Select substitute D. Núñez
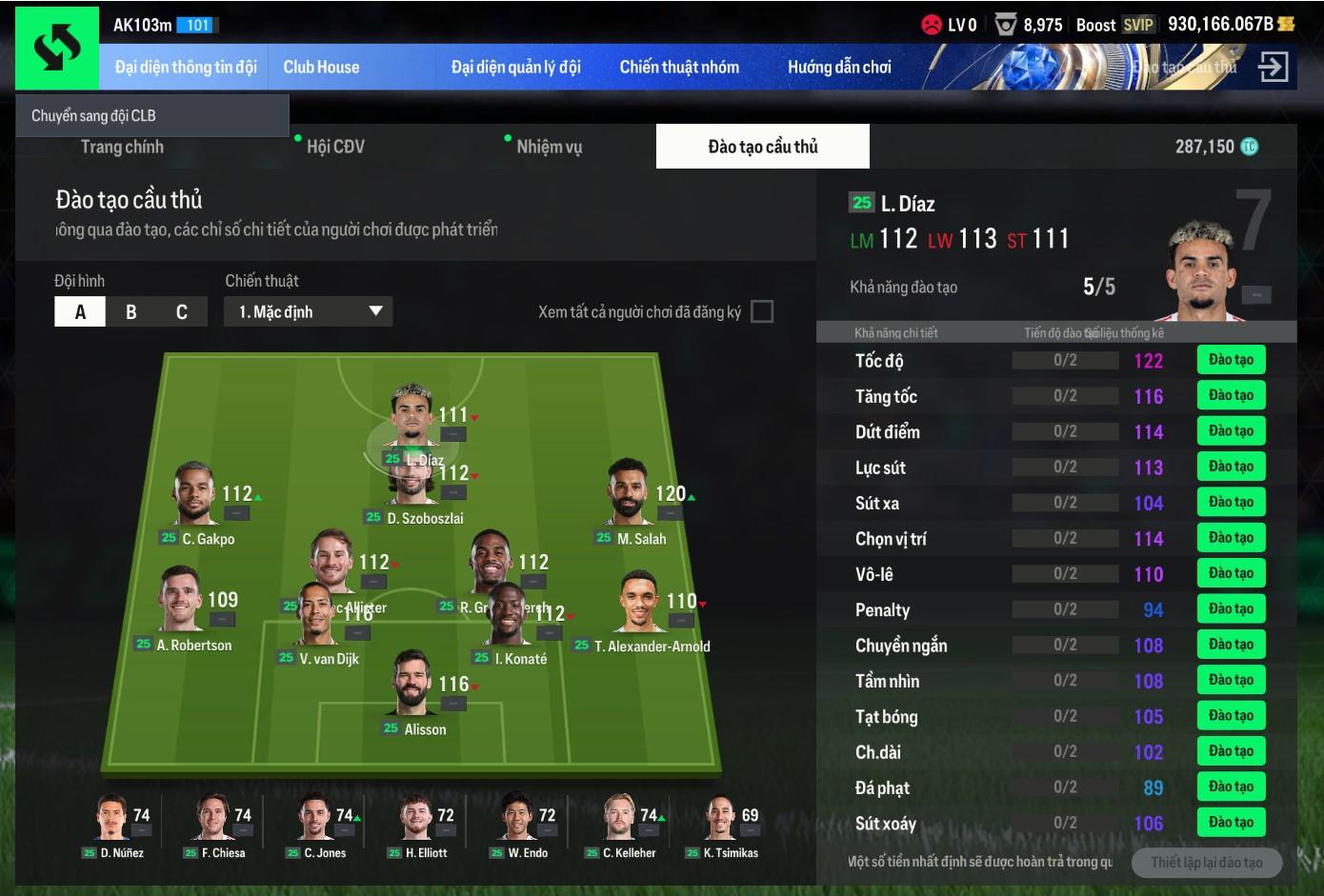 pyautogui.click(x=112, y=821)
